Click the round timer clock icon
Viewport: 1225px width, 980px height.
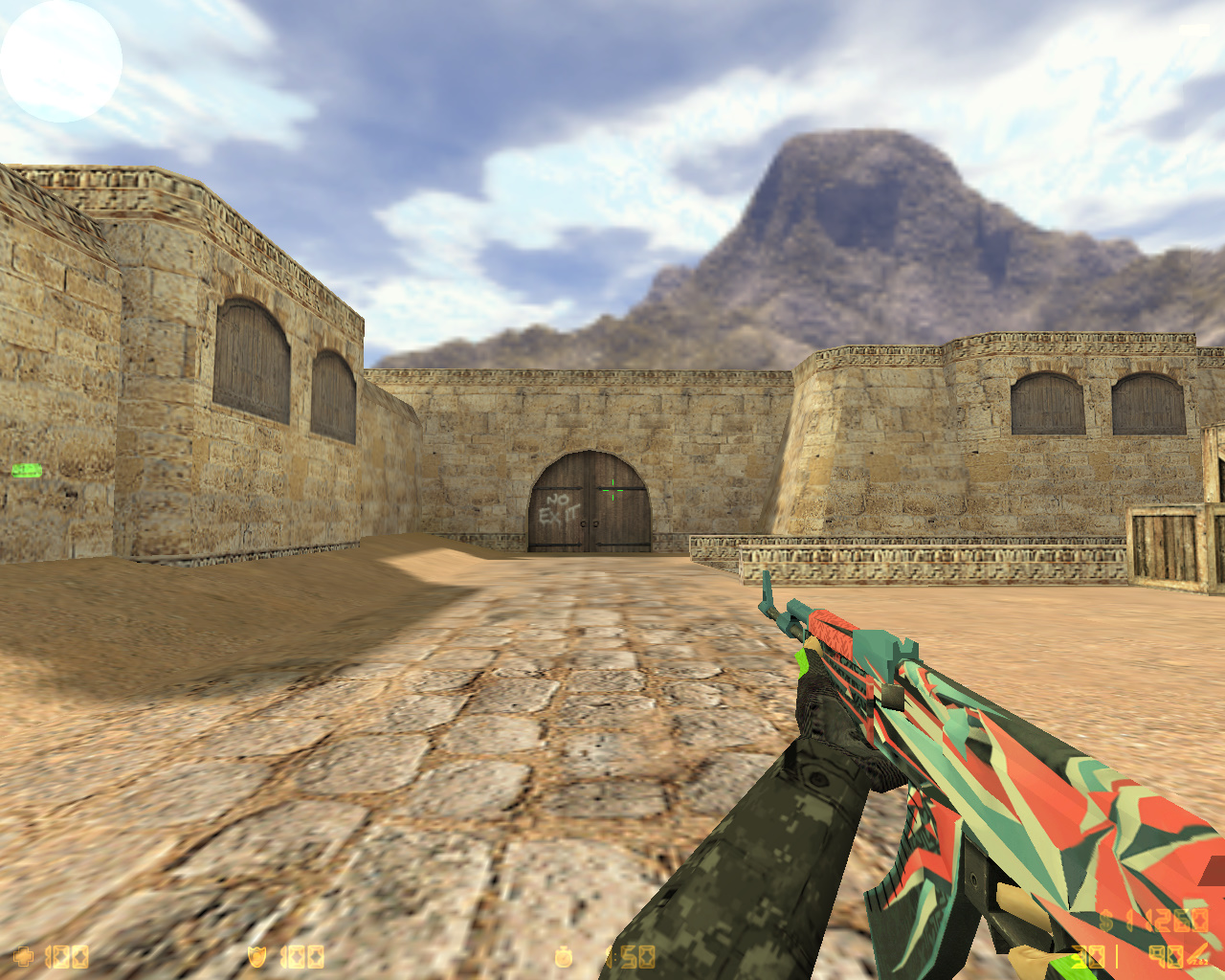coord(565,955)
